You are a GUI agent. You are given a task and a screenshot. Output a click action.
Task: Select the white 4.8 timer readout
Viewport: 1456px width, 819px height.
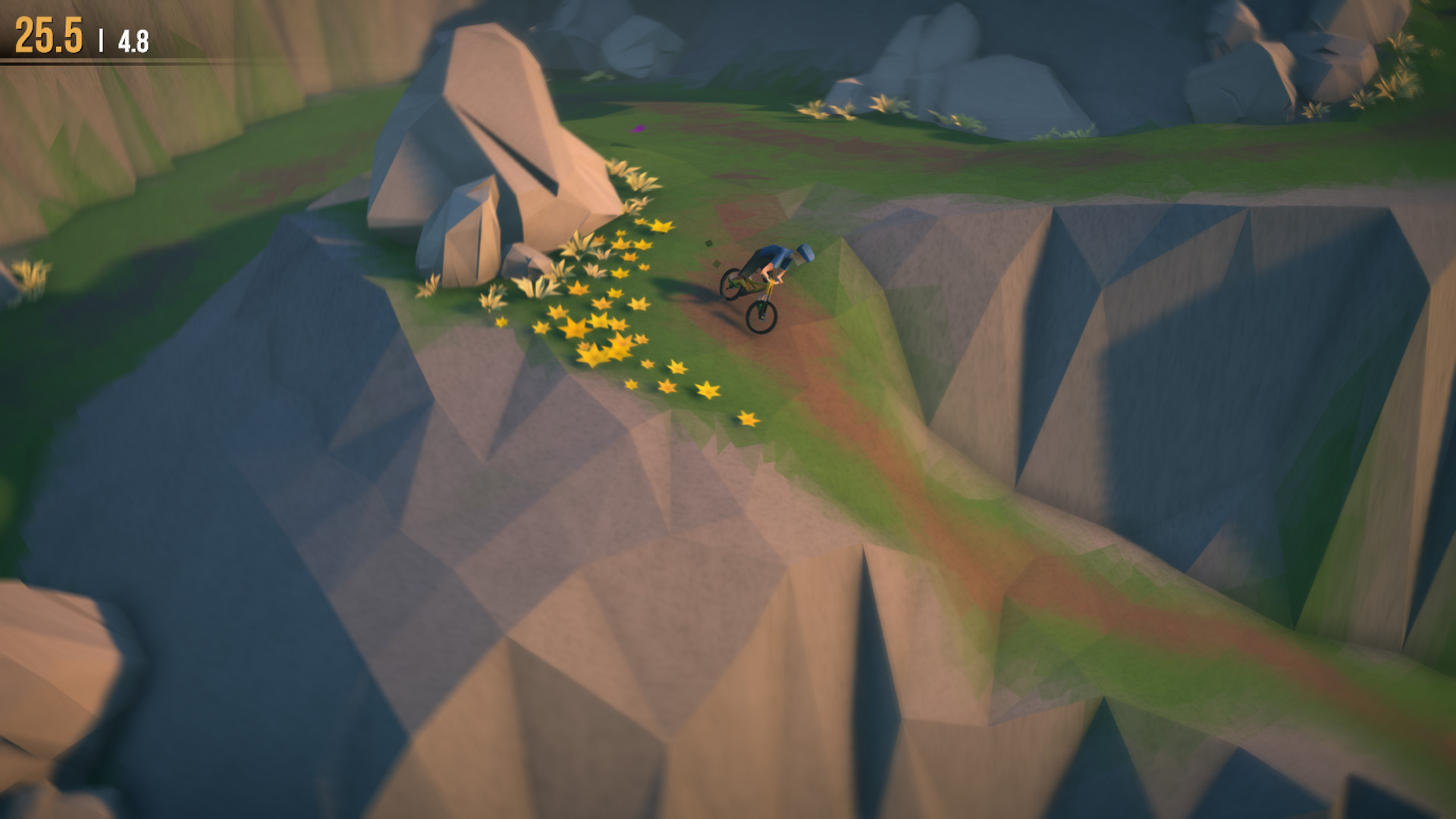pyautogui.click(x=129, y=35)
